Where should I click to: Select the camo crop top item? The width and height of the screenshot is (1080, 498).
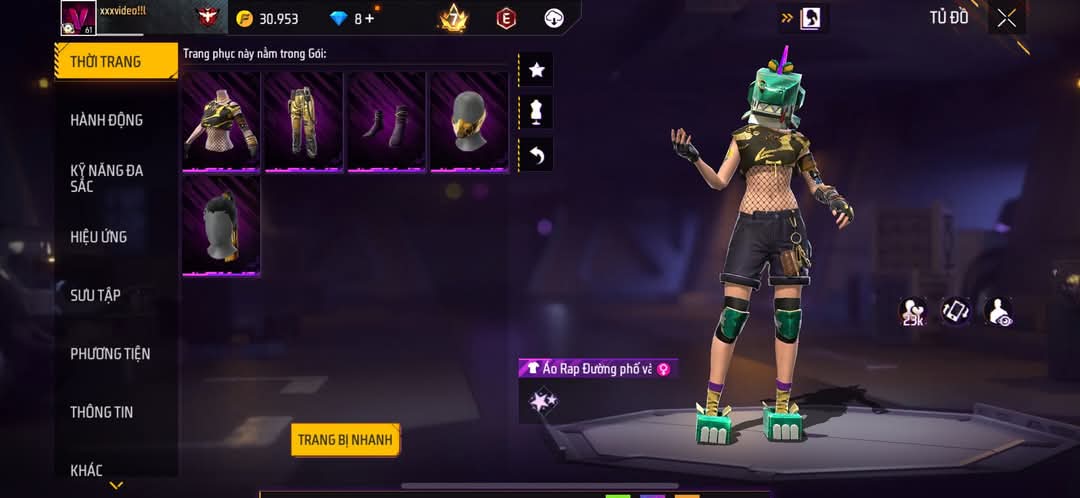222,121
